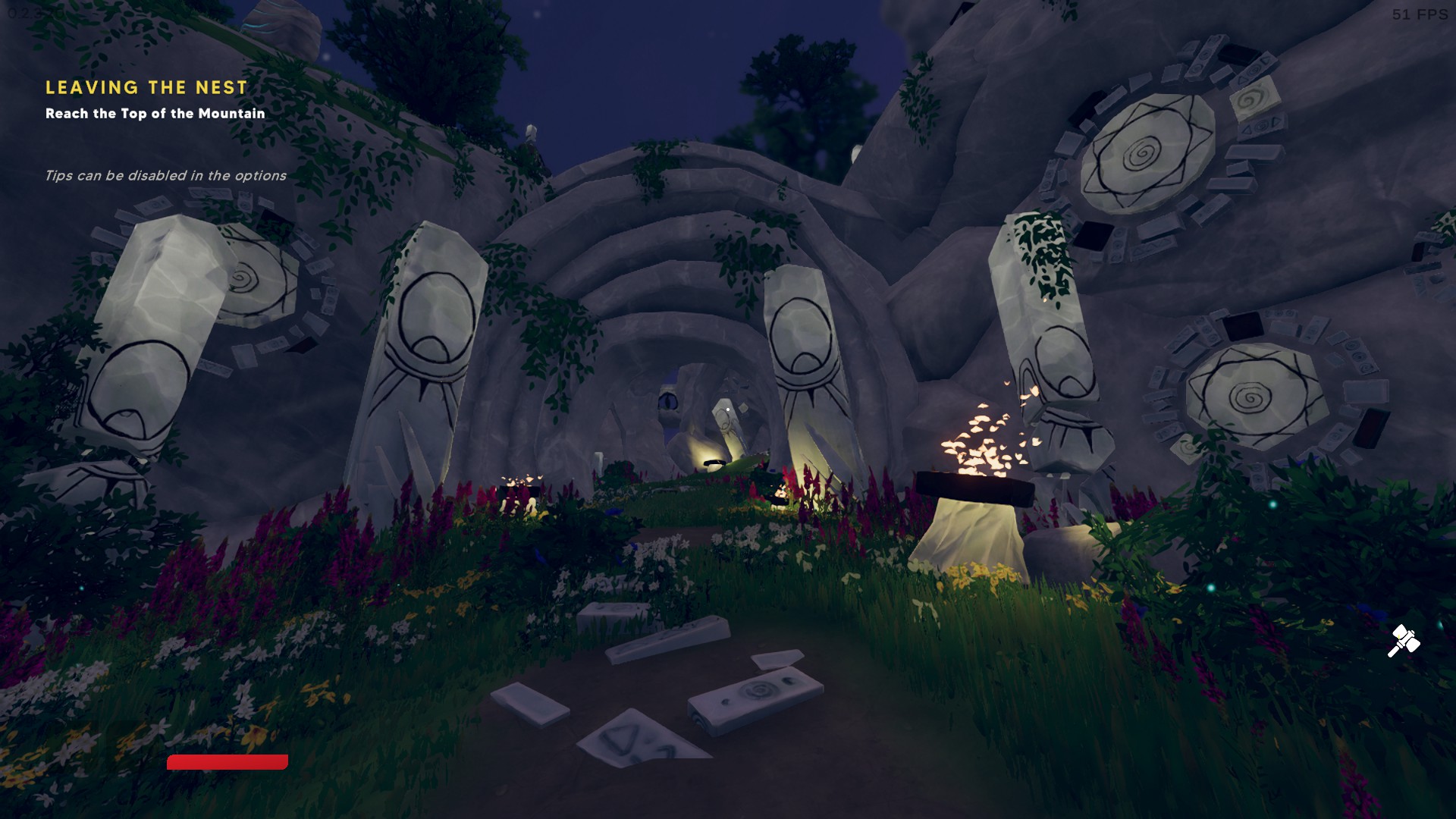This screenshot has width=1456, height=819.
Task: Select the hammer tool icon
Action: point(1403,641)
